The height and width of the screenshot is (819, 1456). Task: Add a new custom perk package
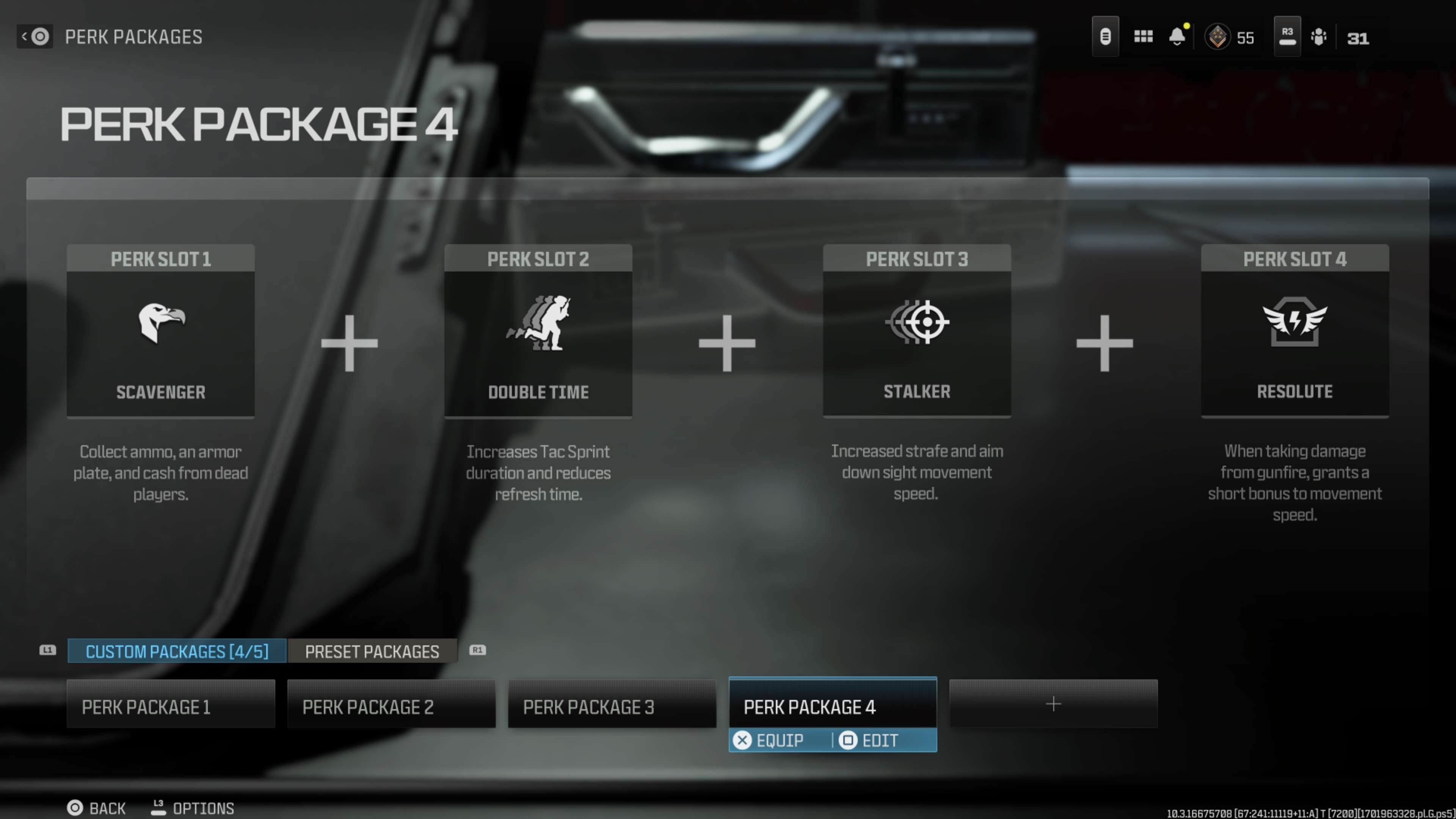point(1053,704)
